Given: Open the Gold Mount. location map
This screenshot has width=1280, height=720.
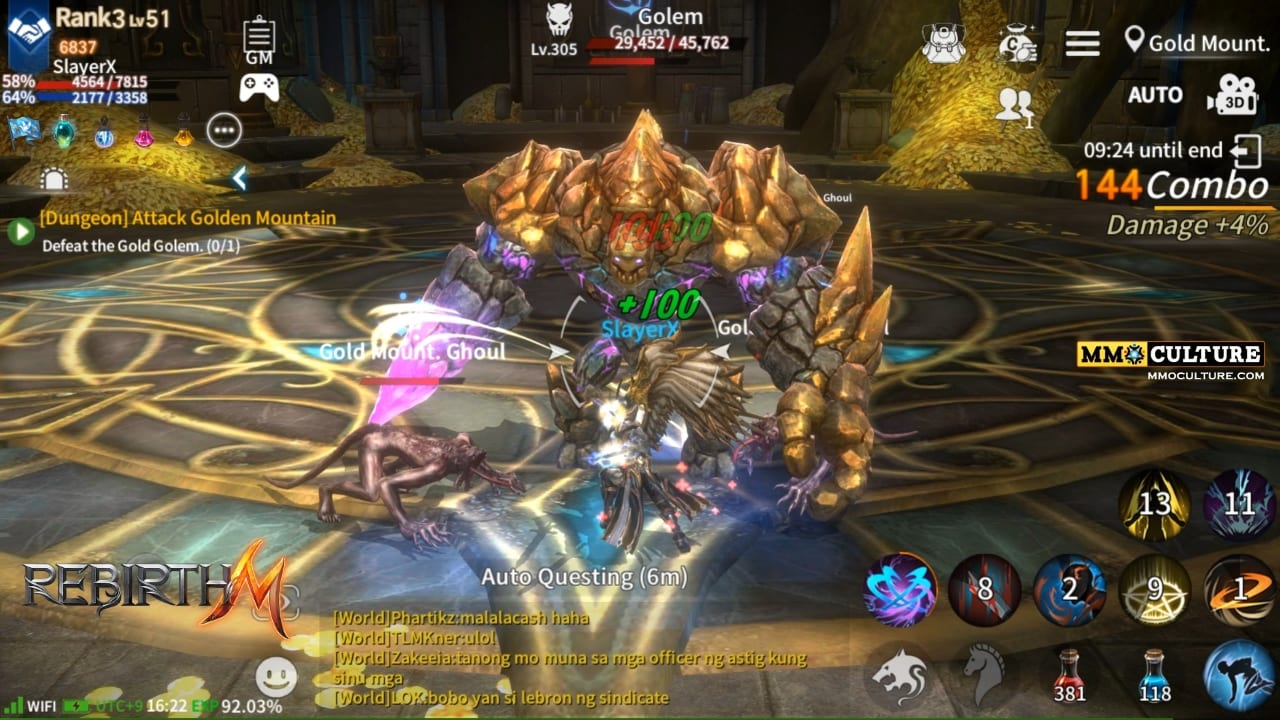Looking at the screenshot, I should pos(1197,43).
